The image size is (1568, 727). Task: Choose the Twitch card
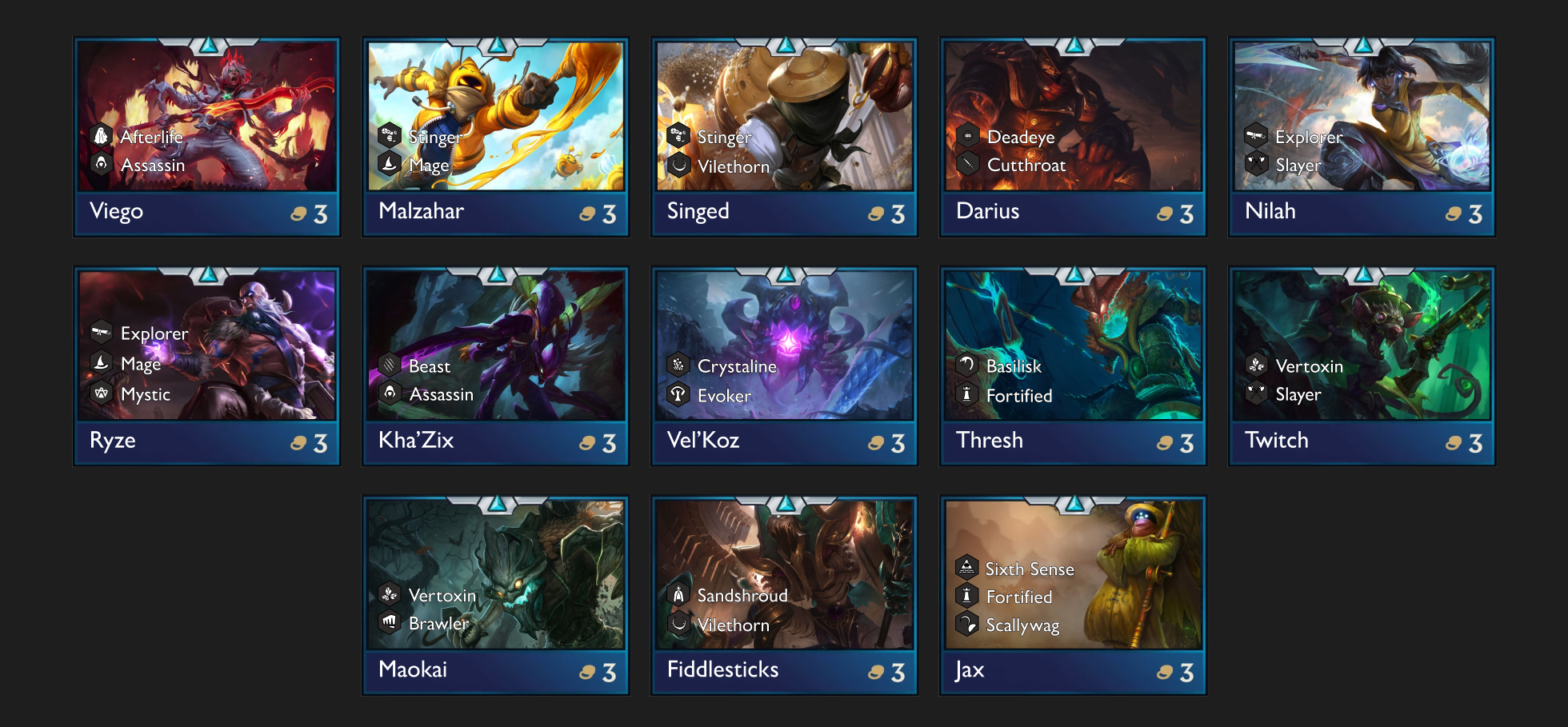pos(1362,365)
